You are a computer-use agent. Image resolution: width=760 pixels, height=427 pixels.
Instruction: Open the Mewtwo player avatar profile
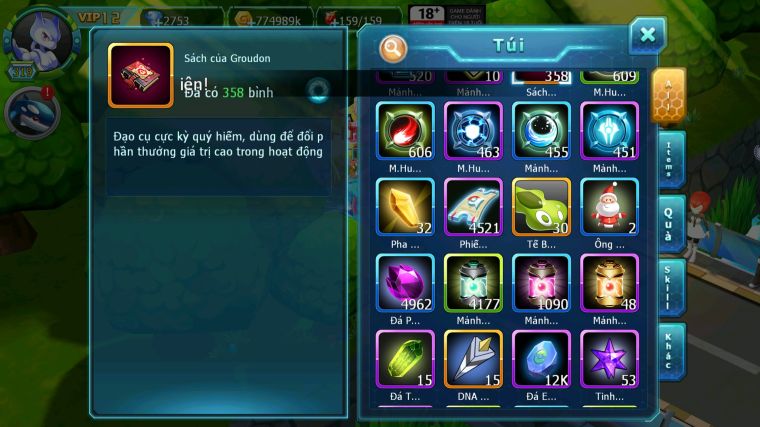(30, 37)
